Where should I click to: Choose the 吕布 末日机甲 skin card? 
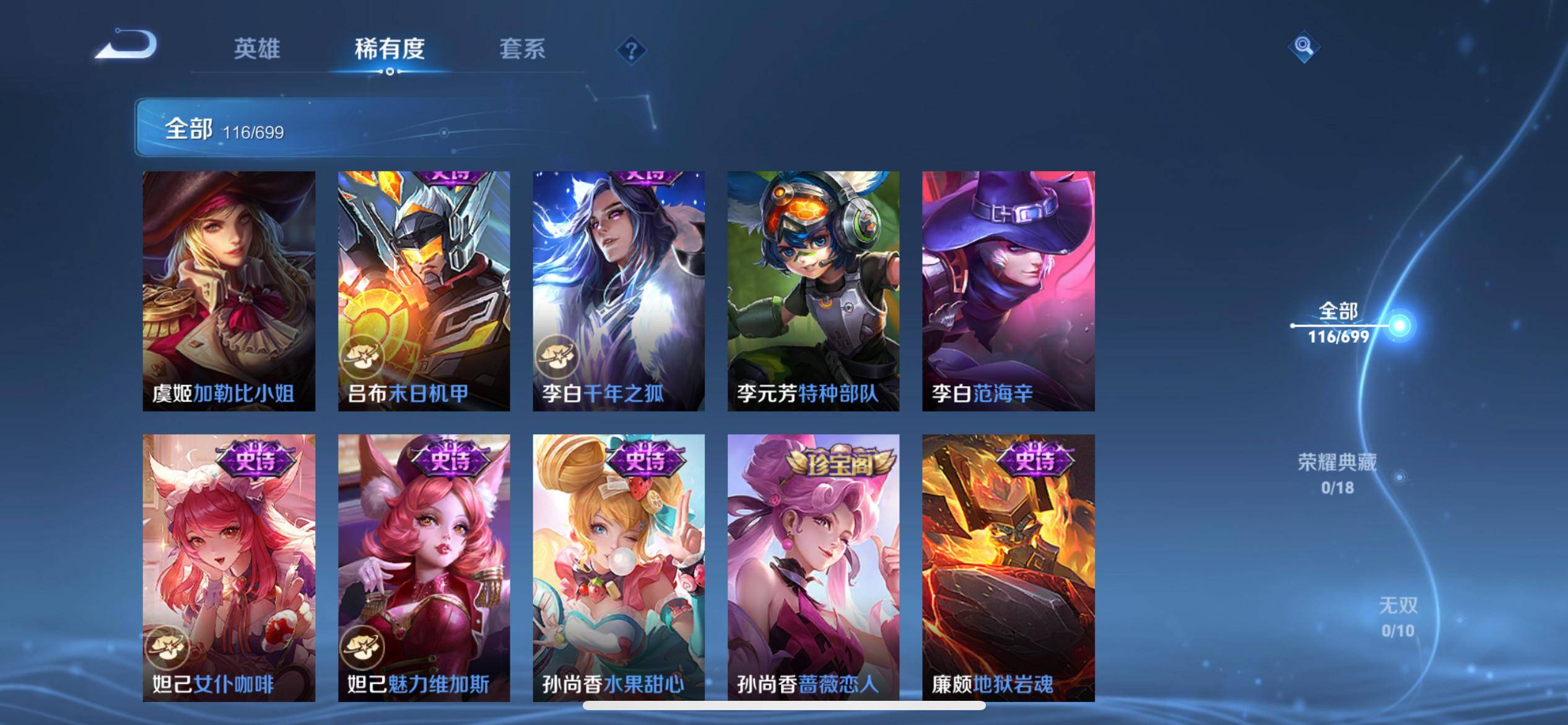pos(424,291)
